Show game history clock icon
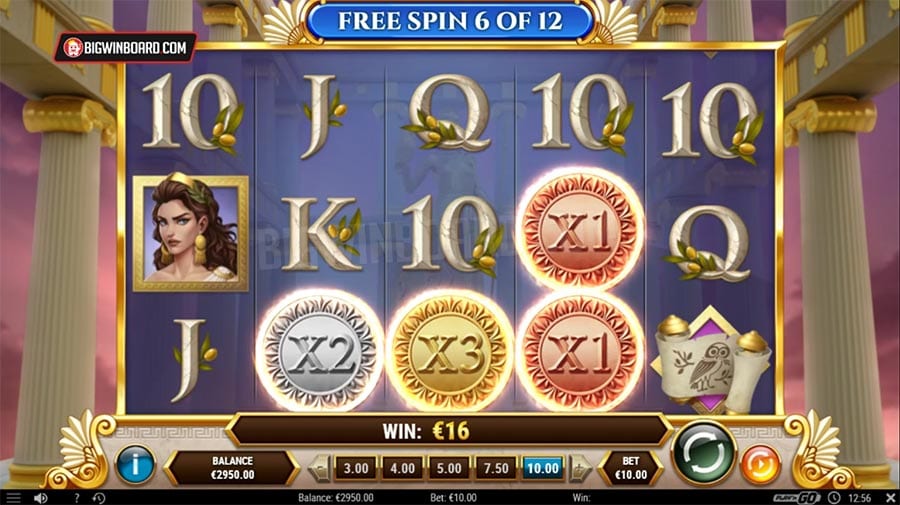 (98, 497)
